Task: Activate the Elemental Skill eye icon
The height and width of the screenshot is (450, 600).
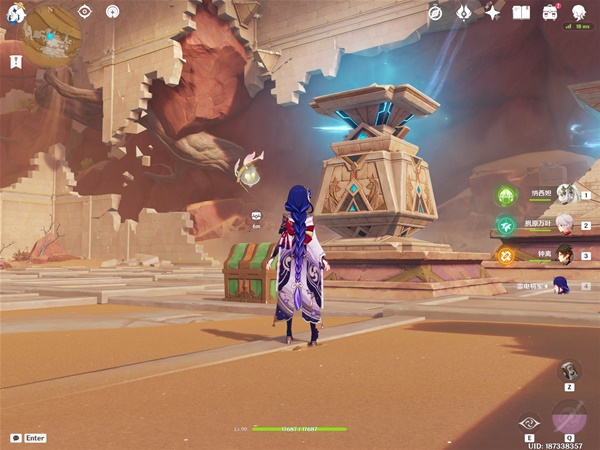Action: tap(529, 423)
